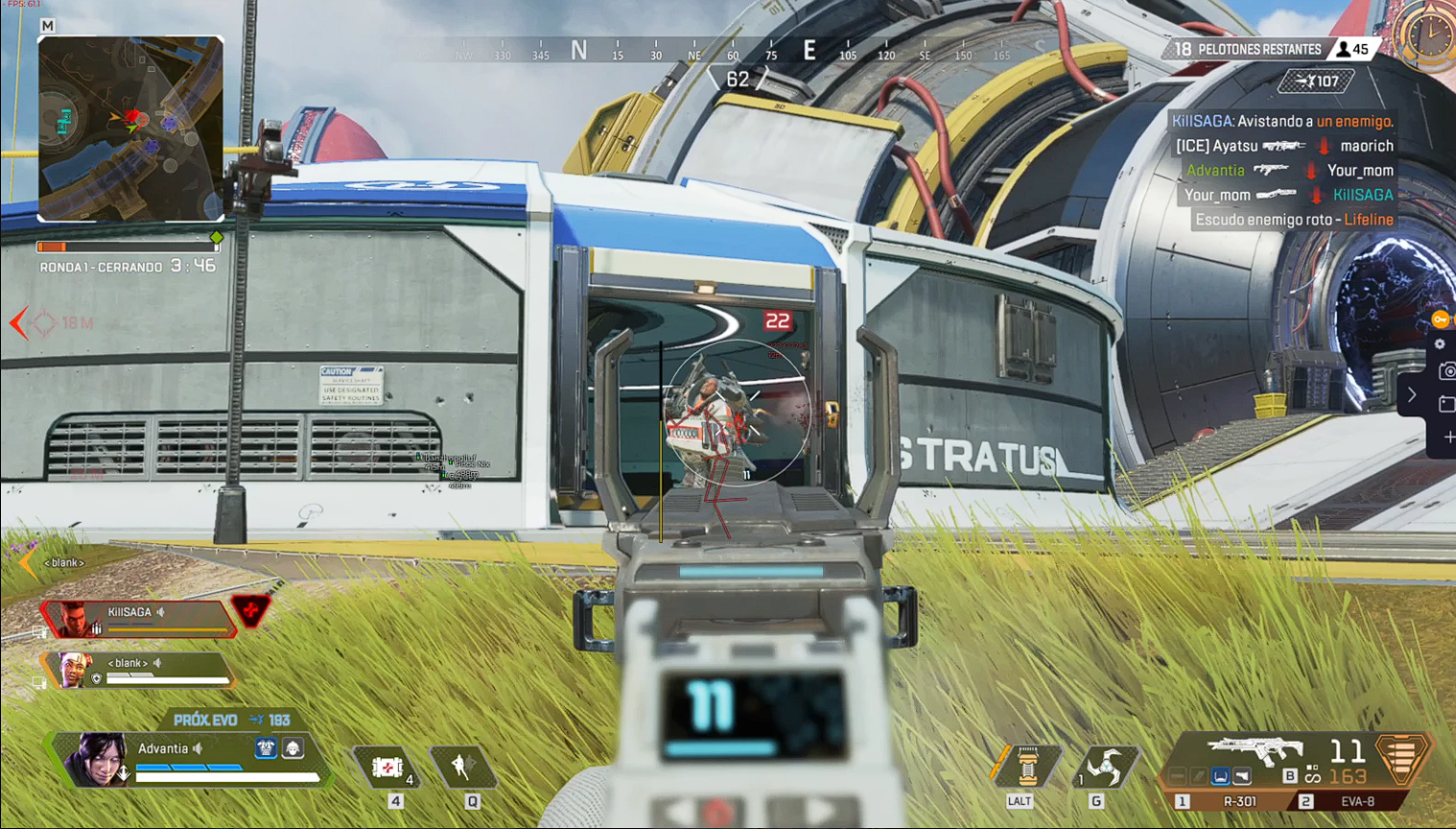Click the R-301 stock attachment icon
The height and width of the screenshot is (829, 1456).
point(1242,775)
